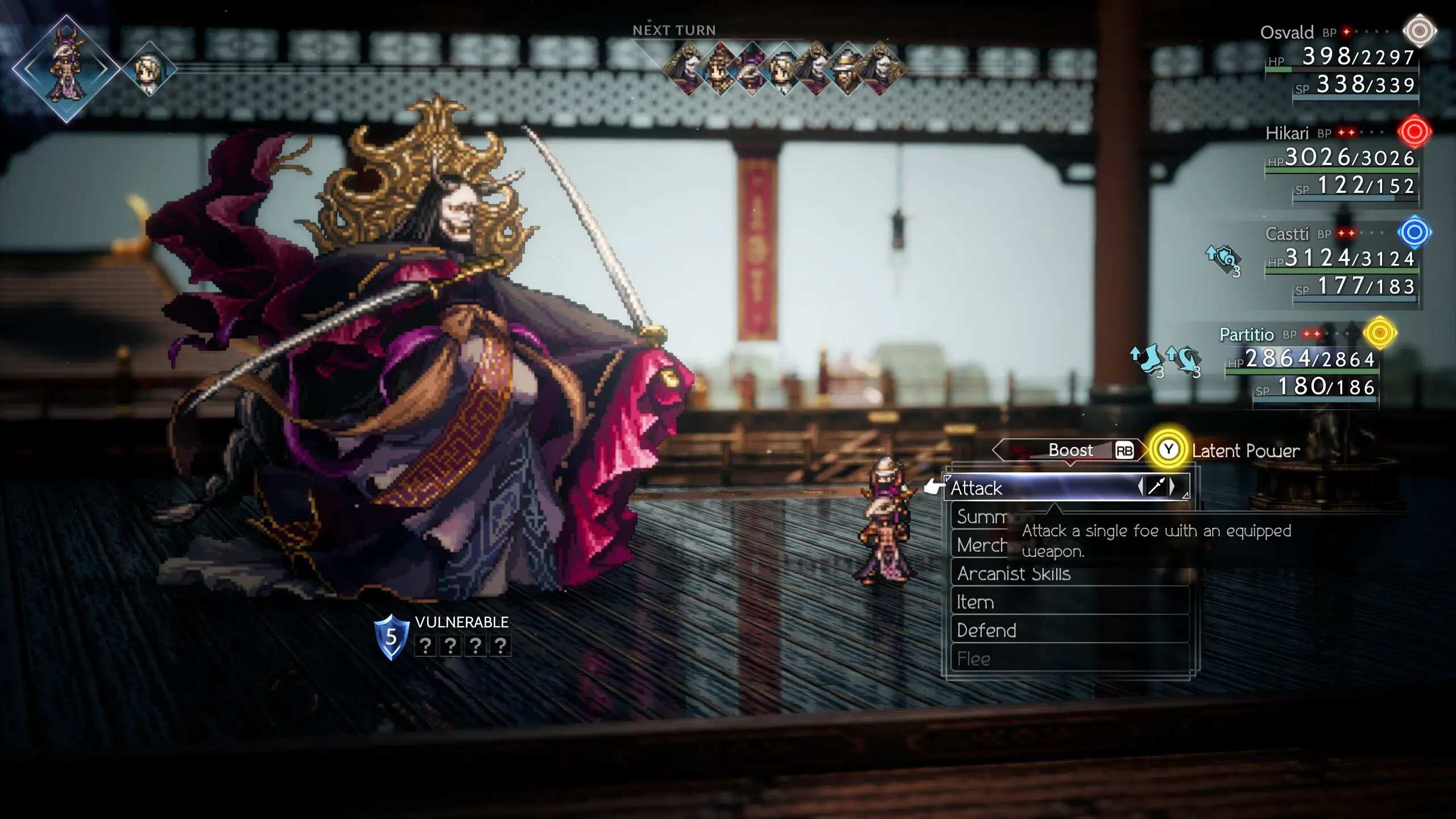Select Hikari in the party list
This screenshot has height=819, width=1456.
pos(1287,134)
